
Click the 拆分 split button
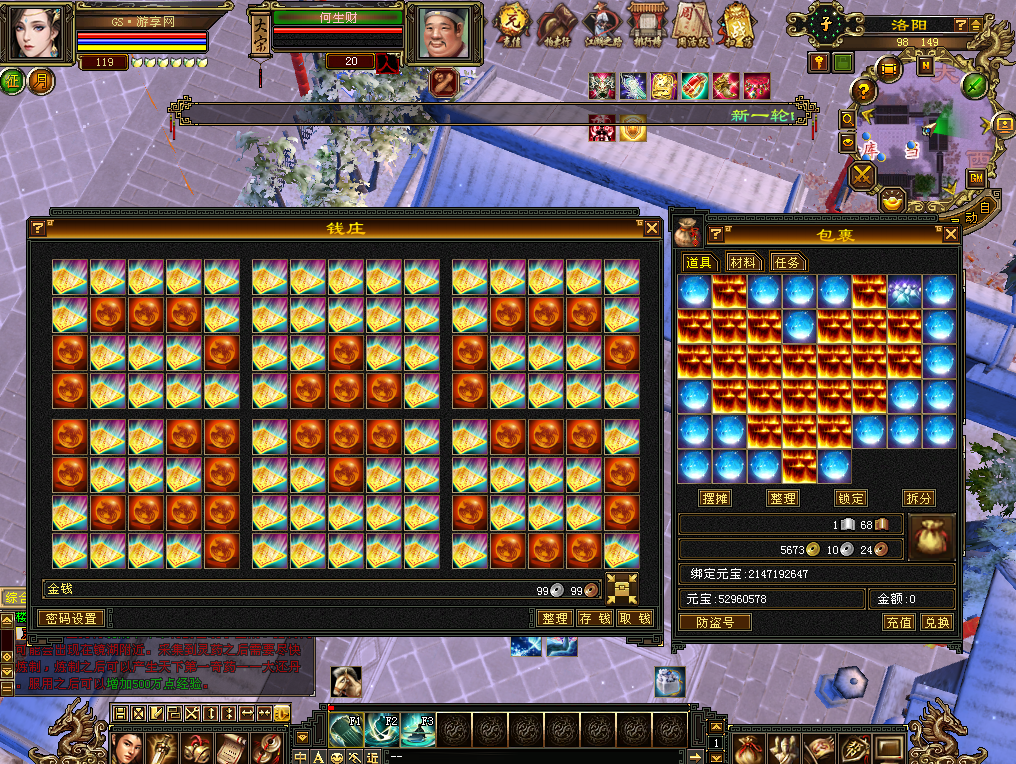pos(918,498)
